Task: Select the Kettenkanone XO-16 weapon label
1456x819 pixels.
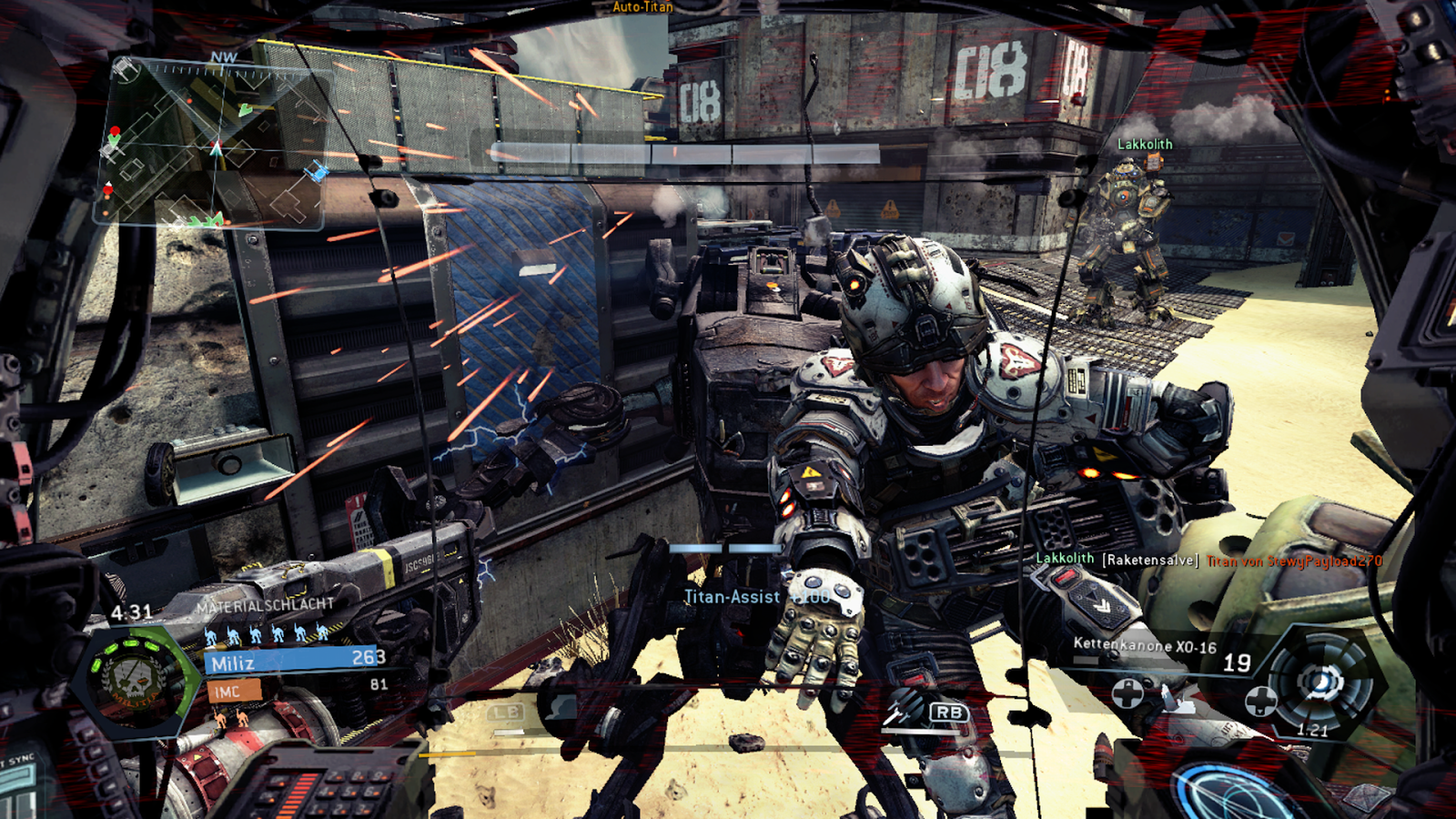Action: (x=1144, y=645)
